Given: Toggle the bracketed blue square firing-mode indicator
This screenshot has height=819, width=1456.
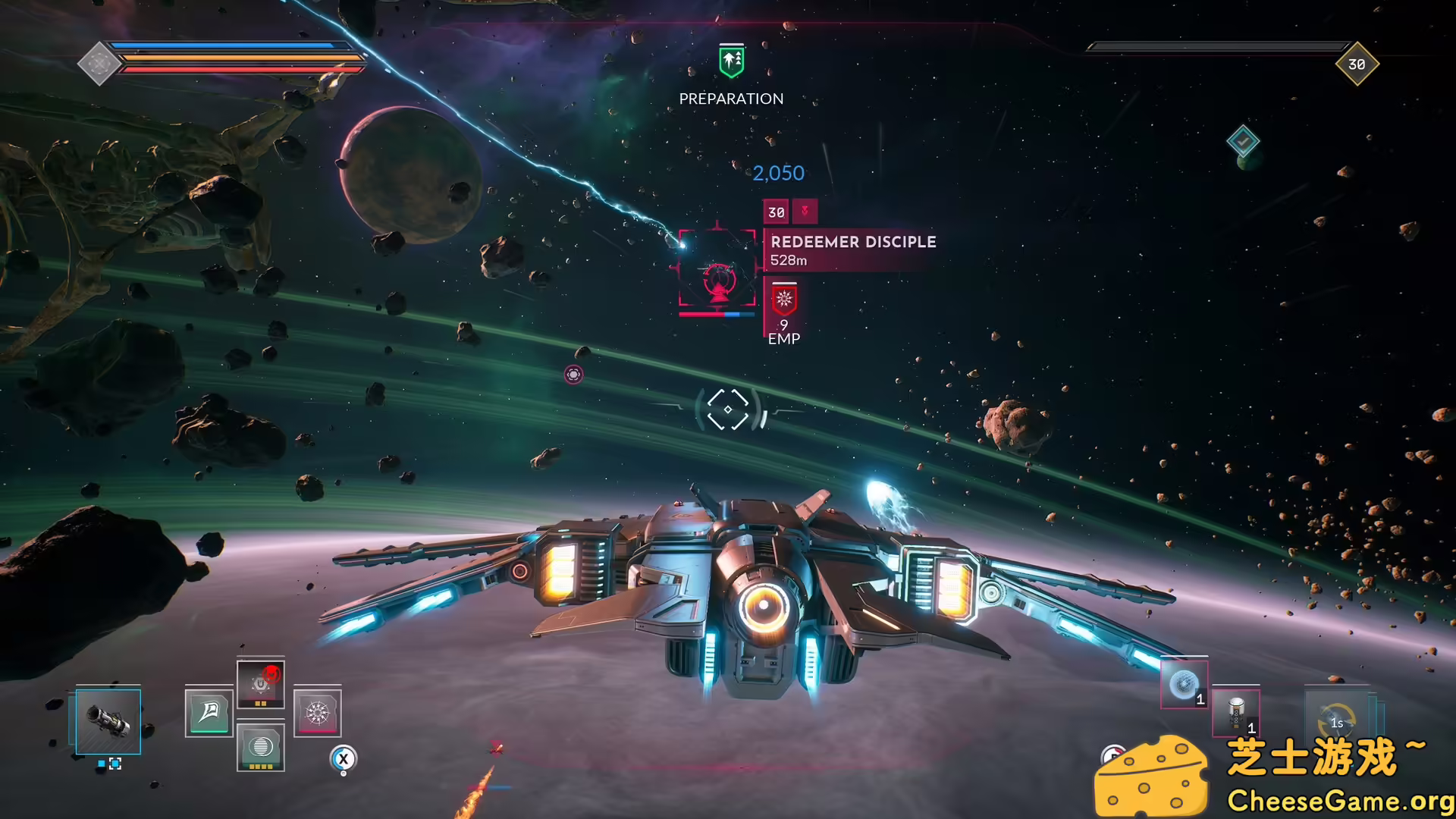Looking at the screenshot, I should (115, 763).
